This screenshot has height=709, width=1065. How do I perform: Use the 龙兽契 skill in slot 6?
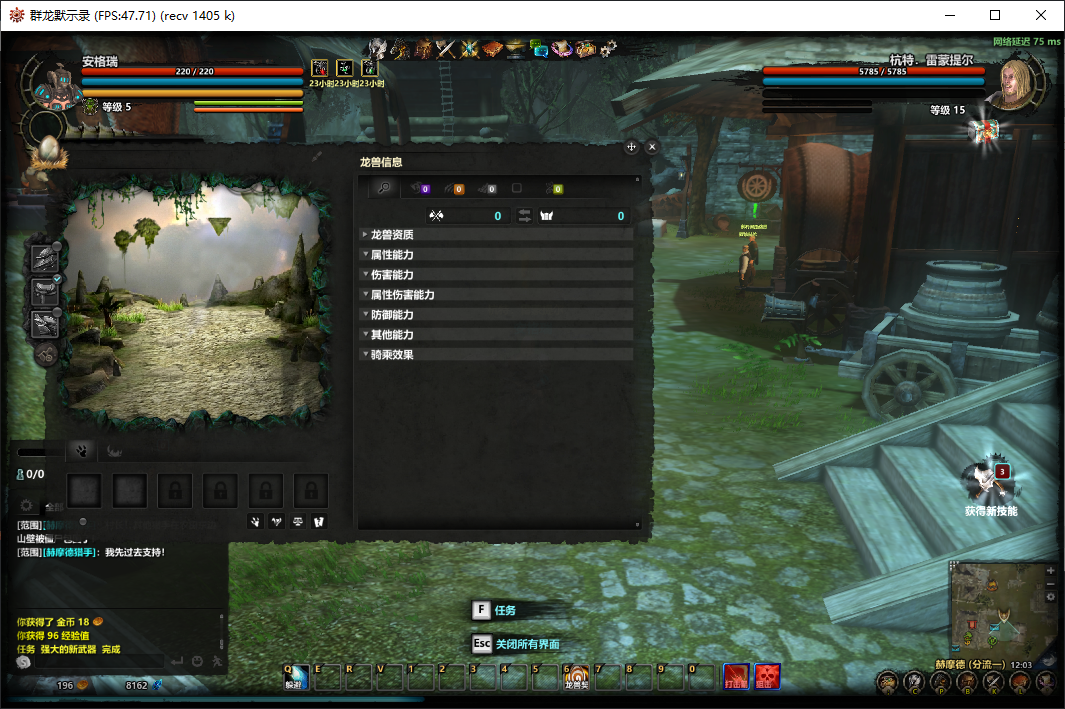[x=576, y=678]
